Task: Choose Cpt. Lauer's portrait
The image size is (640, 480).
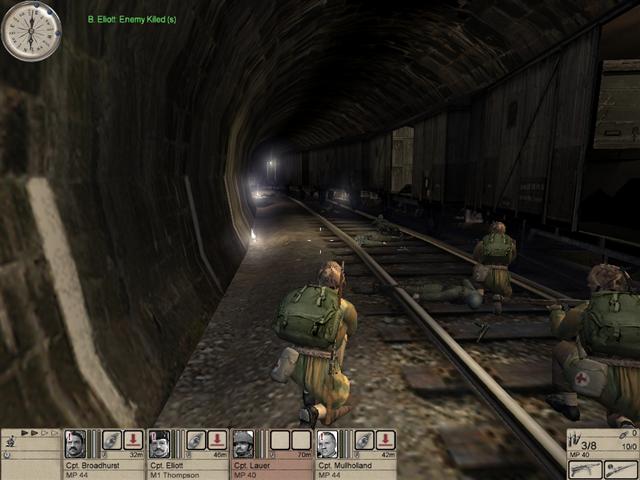Action: click(x=243, y=443)
